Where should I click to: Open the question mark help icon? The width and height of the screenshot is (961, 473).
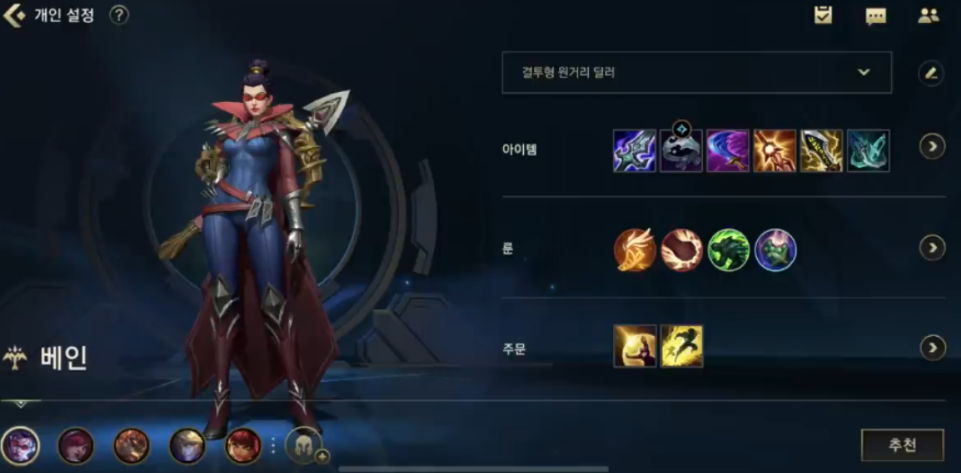pos(119,15)
